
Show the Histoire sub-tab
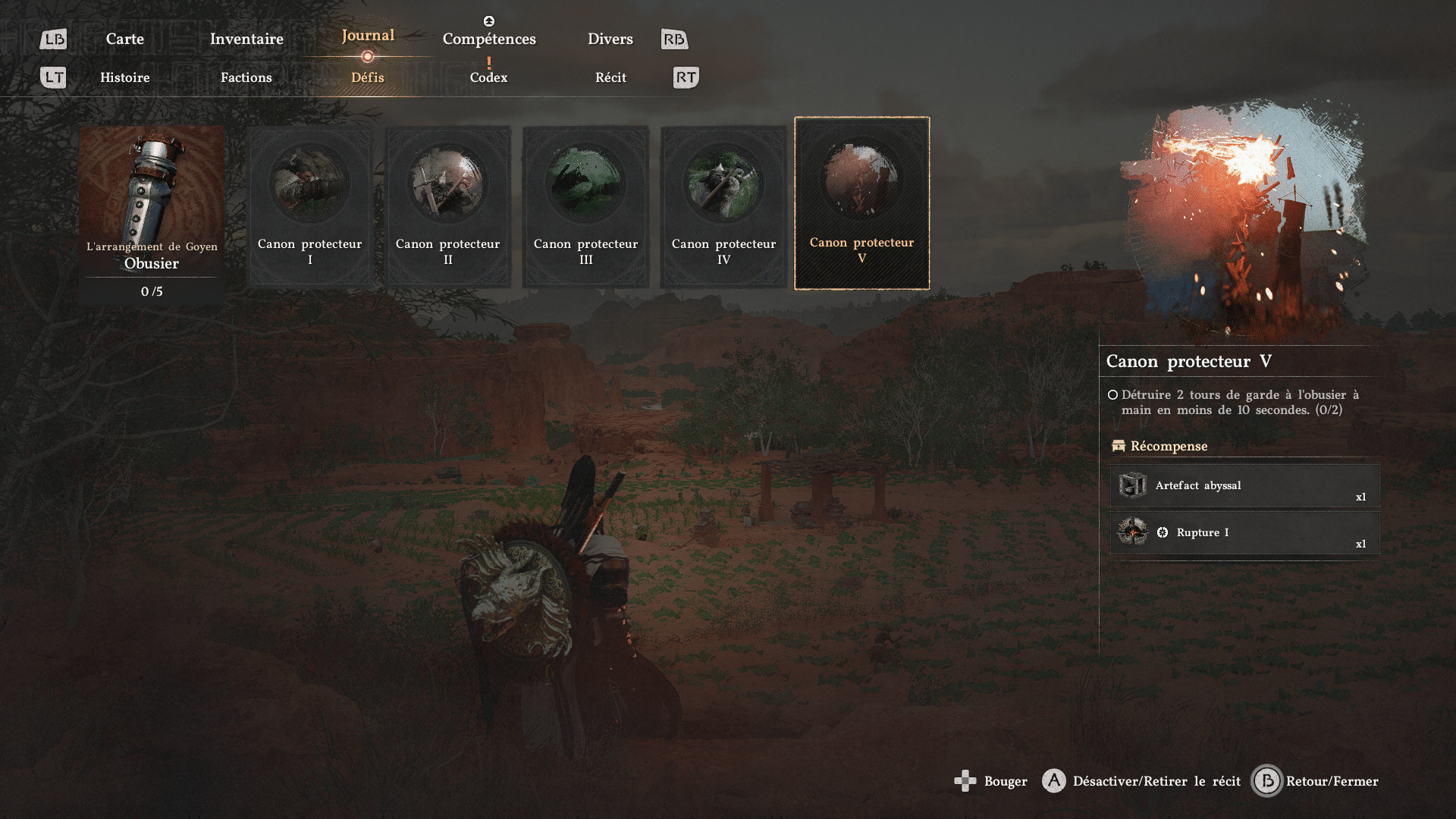pyautogui.click(x=125, y=77)
